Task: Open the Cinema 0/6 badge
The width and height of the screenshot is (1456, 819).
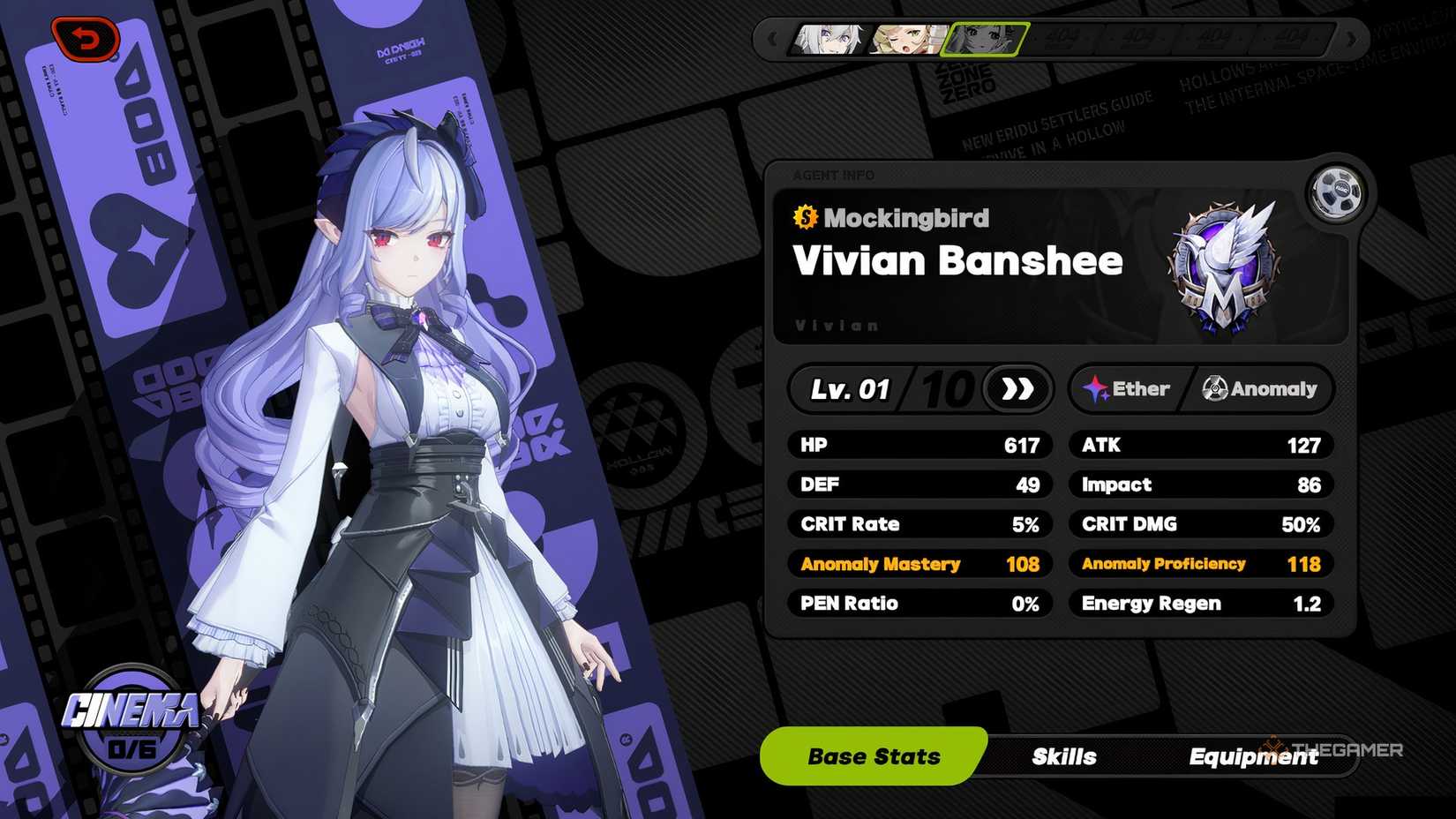Action: coord(132,733)
